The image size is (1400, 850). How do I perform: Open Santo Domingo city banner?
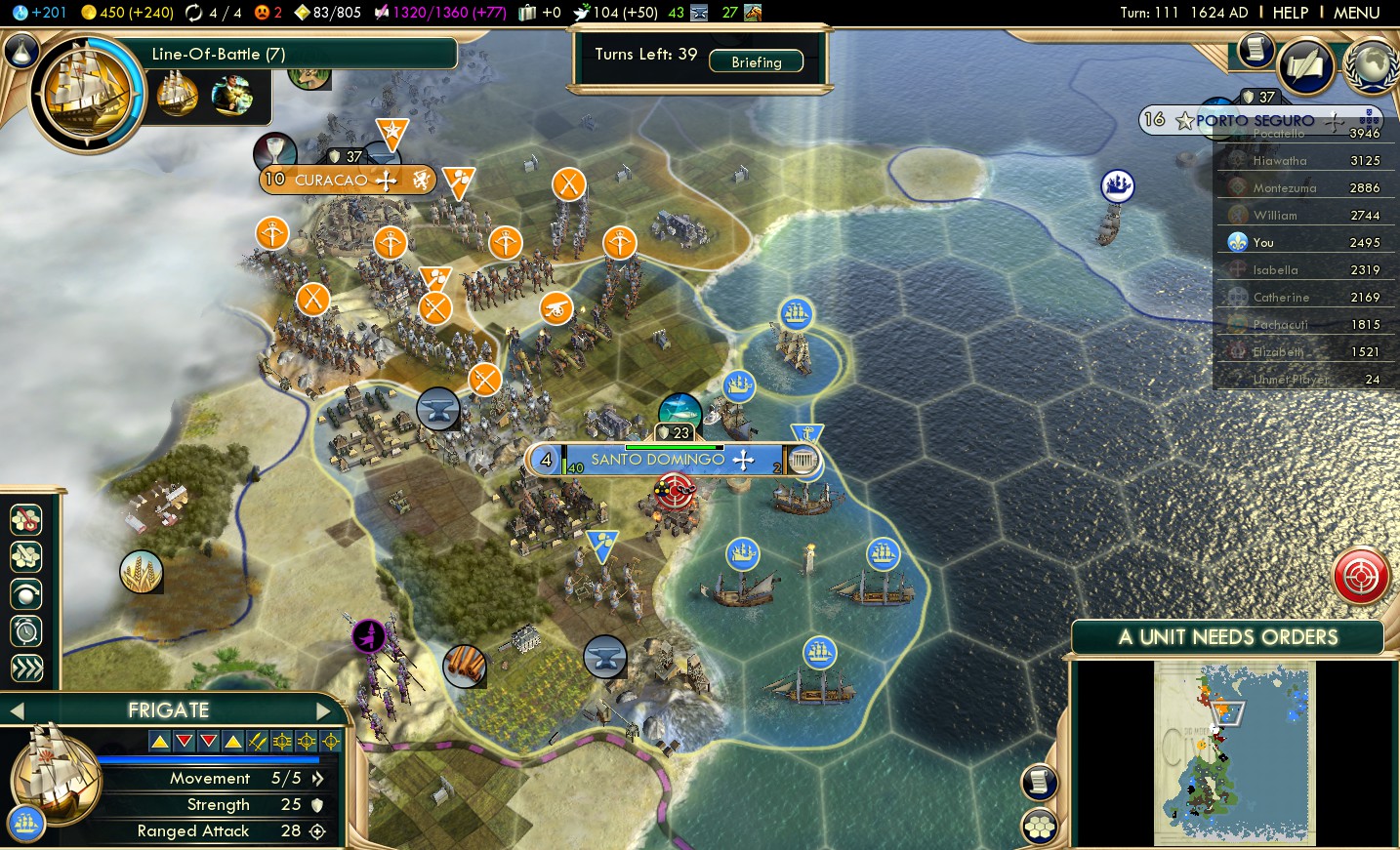(x=657, y=460)
